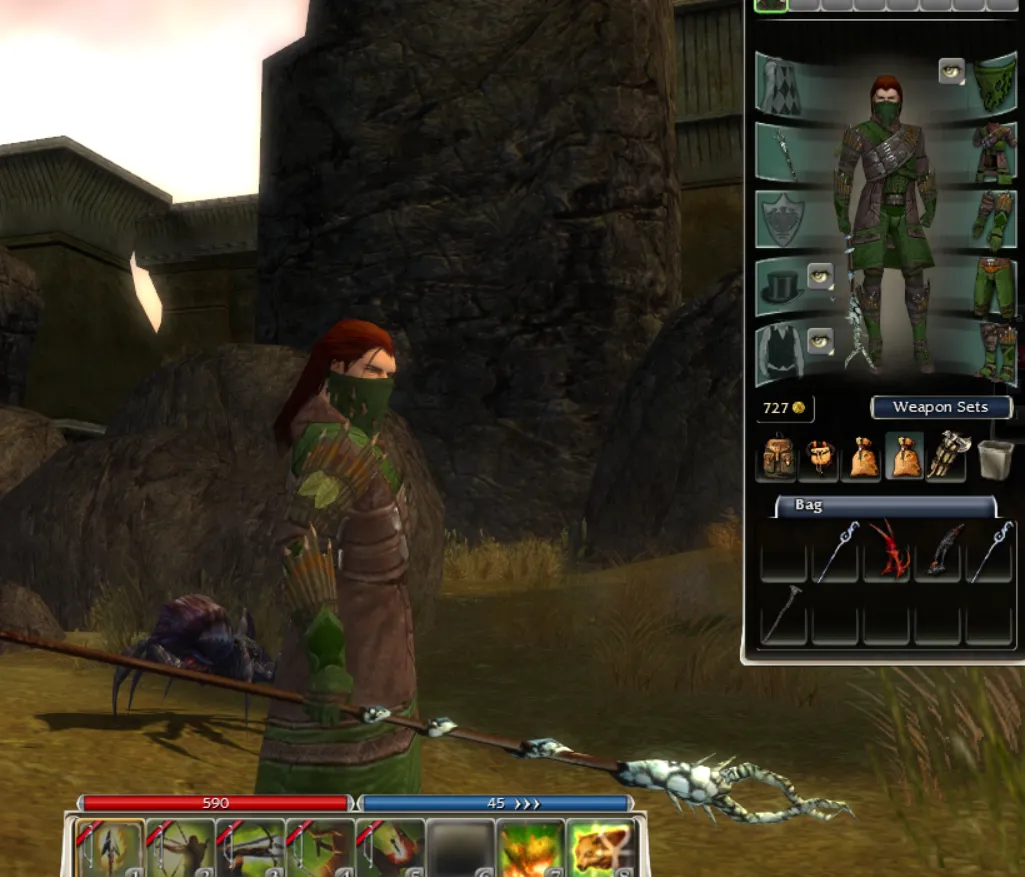Pick the dark curved blade item in the bag

pos(939,551)
